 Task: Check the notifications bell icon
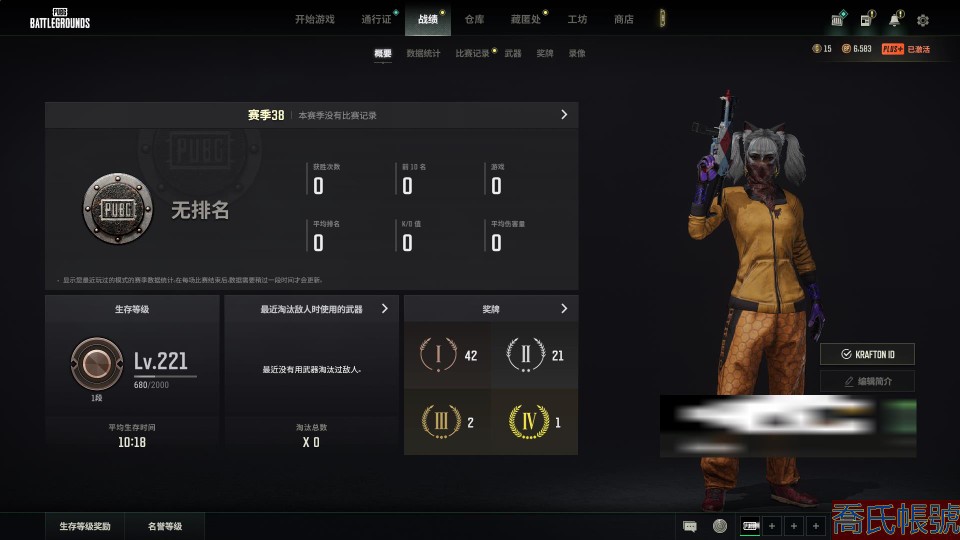[894, 20]
